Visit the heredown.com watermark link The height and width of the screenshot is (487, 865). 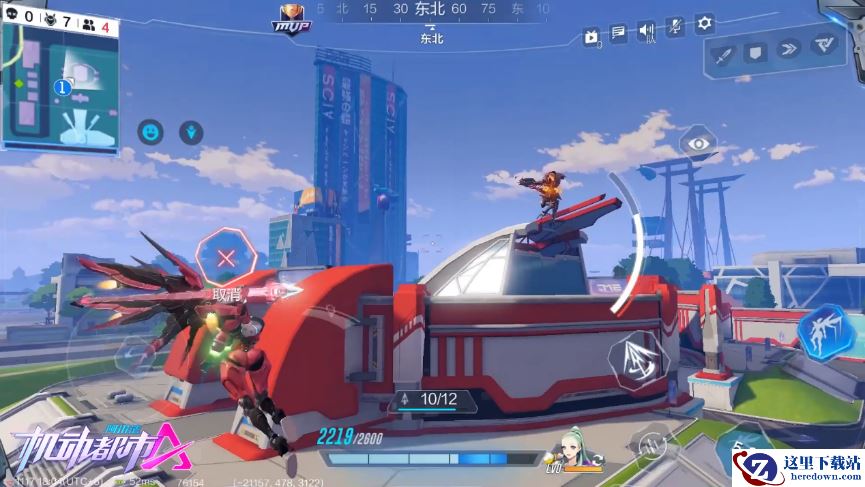(798, 467)
